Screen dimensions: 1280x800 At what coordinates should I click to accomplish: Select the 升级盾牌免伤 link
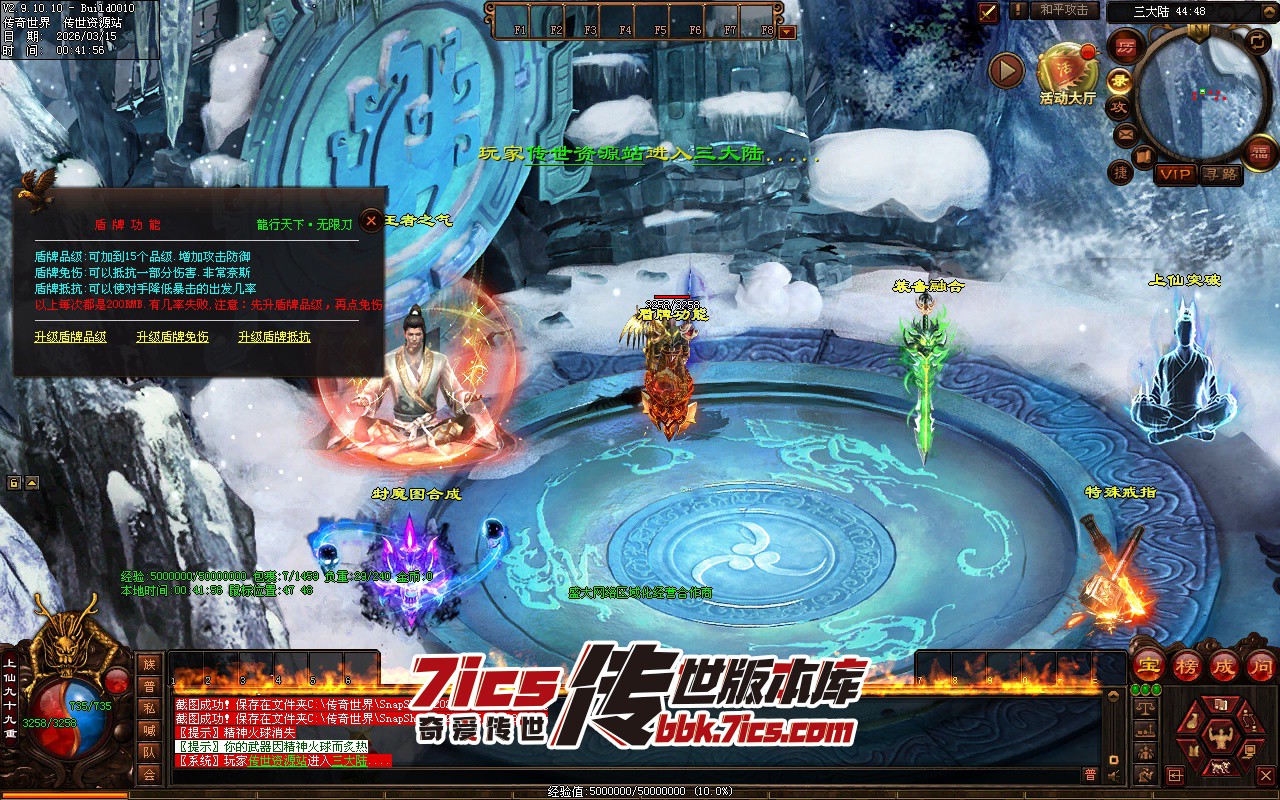172,337
